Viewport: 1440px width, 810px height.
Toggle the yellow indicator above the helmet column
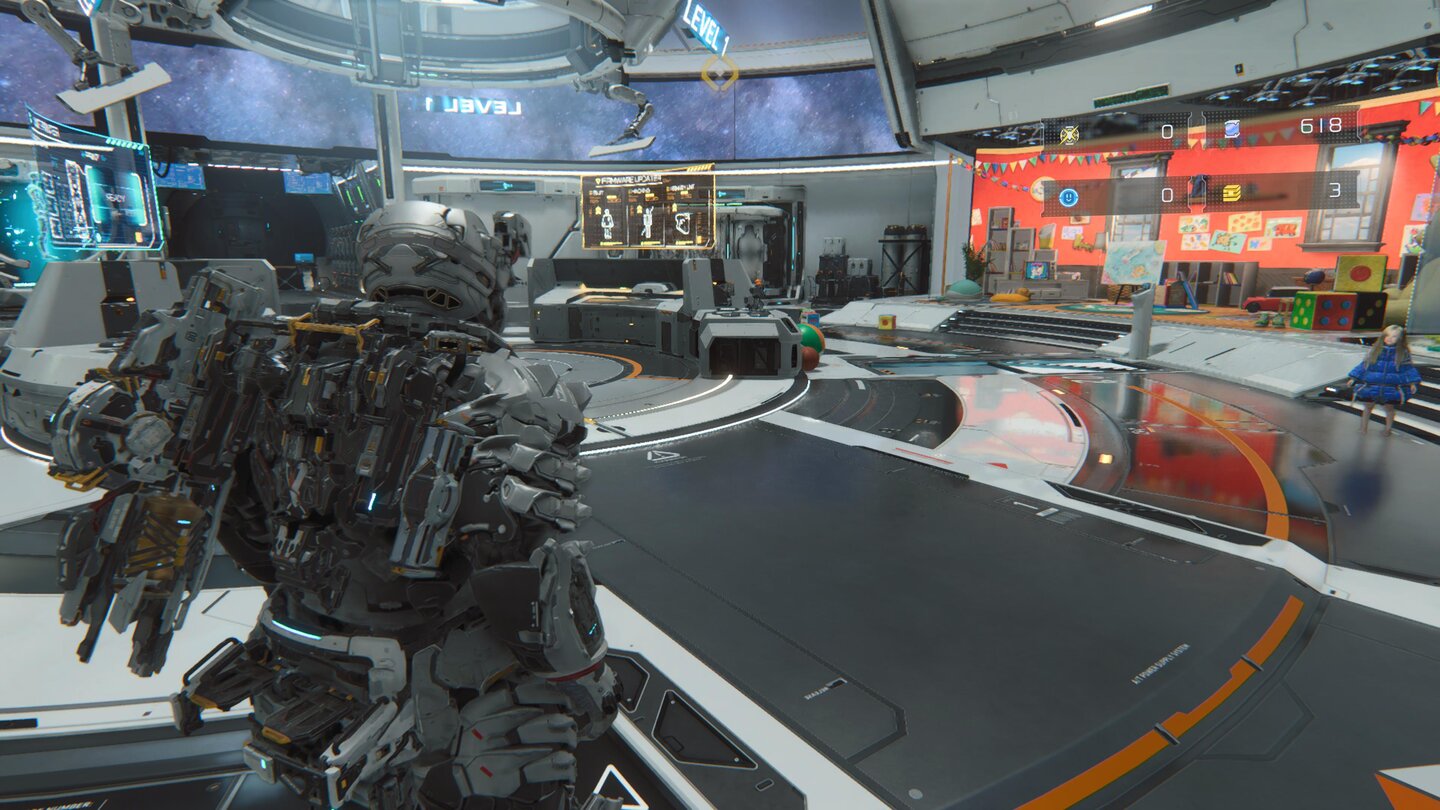tap(675, 207)
